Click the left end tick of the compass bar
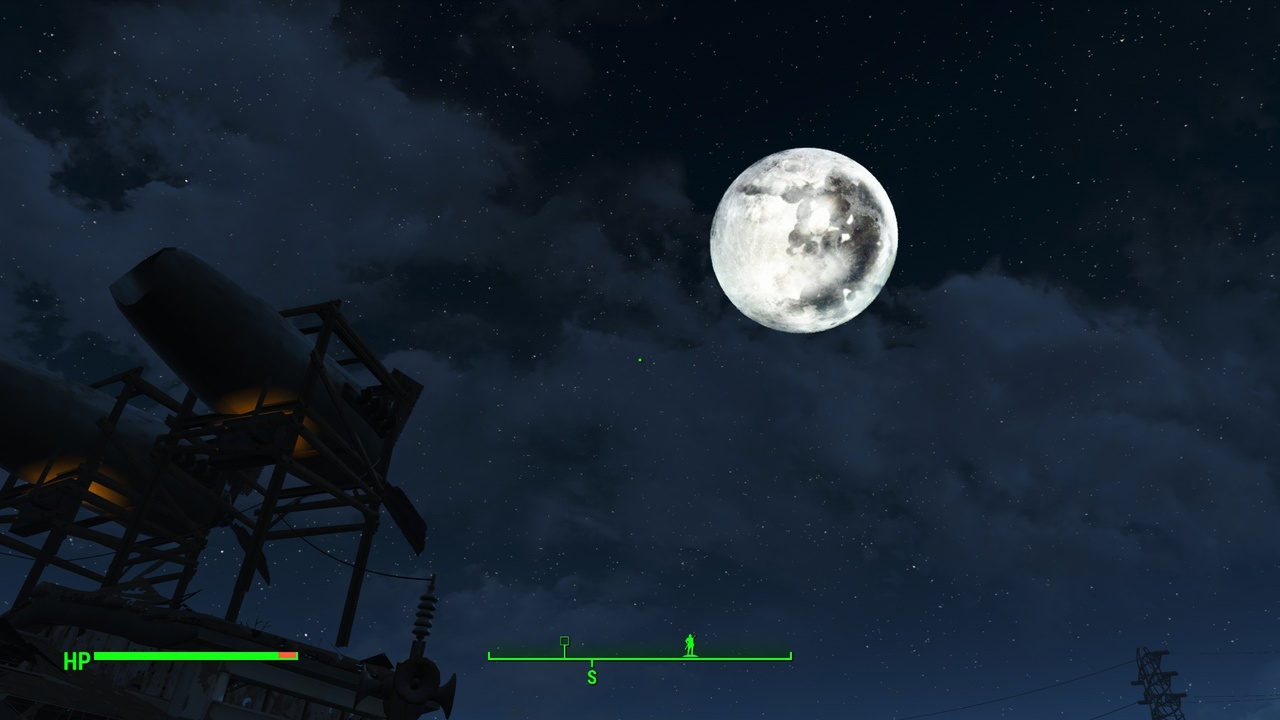 point(489,655)
